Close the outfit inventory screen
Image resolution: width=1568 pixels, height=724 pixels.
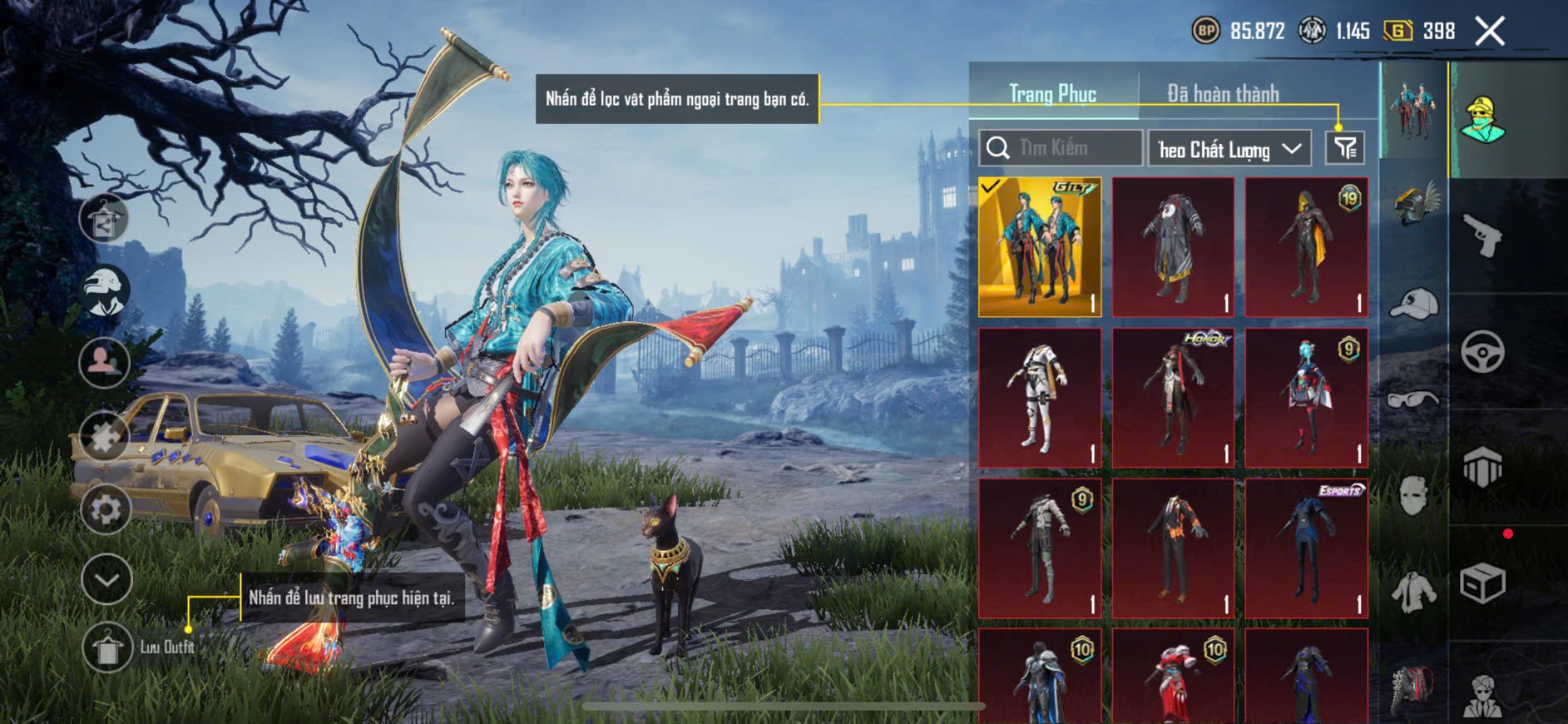point(1489,32)
